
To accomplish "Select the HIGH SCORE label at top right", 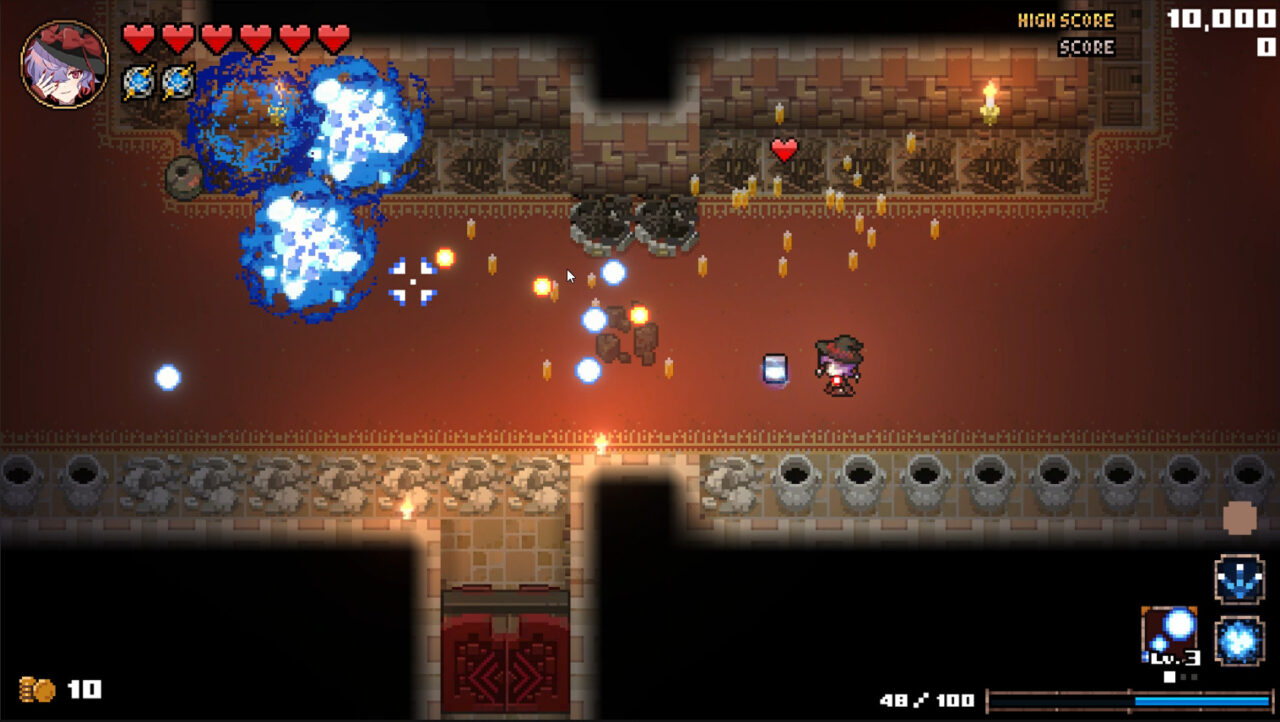I will coord(1066,19).
